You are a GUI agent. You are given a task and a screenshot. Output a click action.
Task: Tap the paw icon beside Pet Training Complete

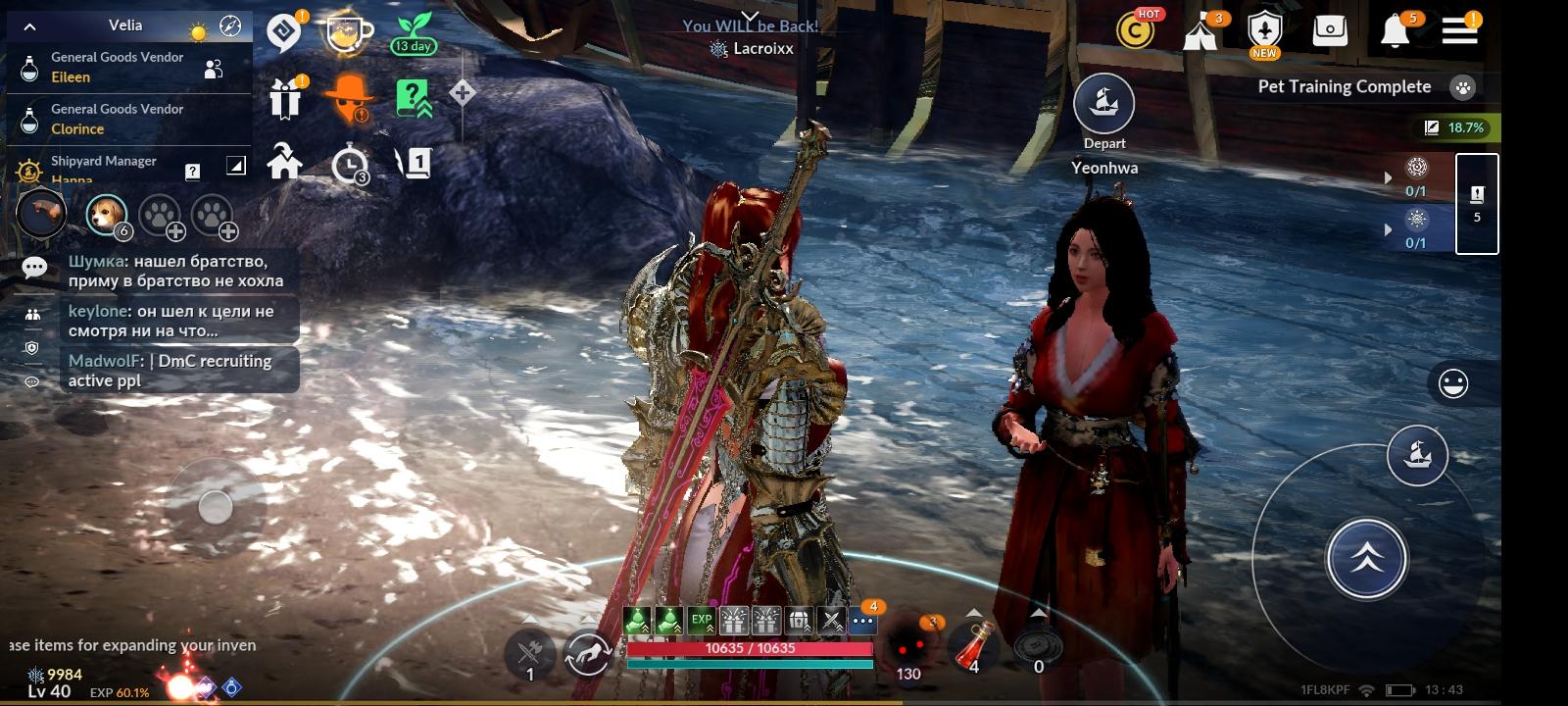pyautogui.click(x=1464, y=86)
